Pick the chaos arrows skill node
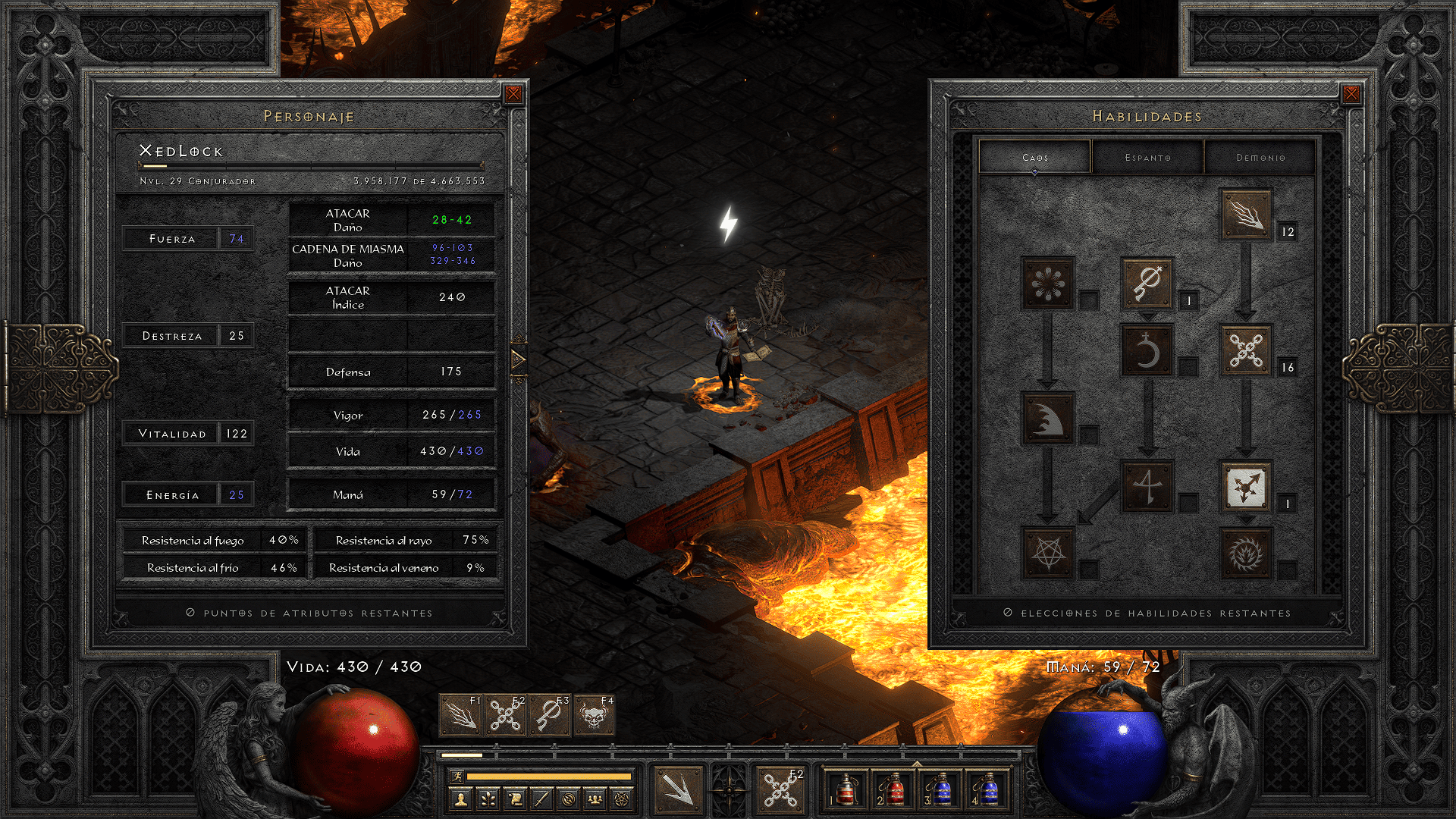This screenshot has width=1456, height=819. (x=1246, y=487)
